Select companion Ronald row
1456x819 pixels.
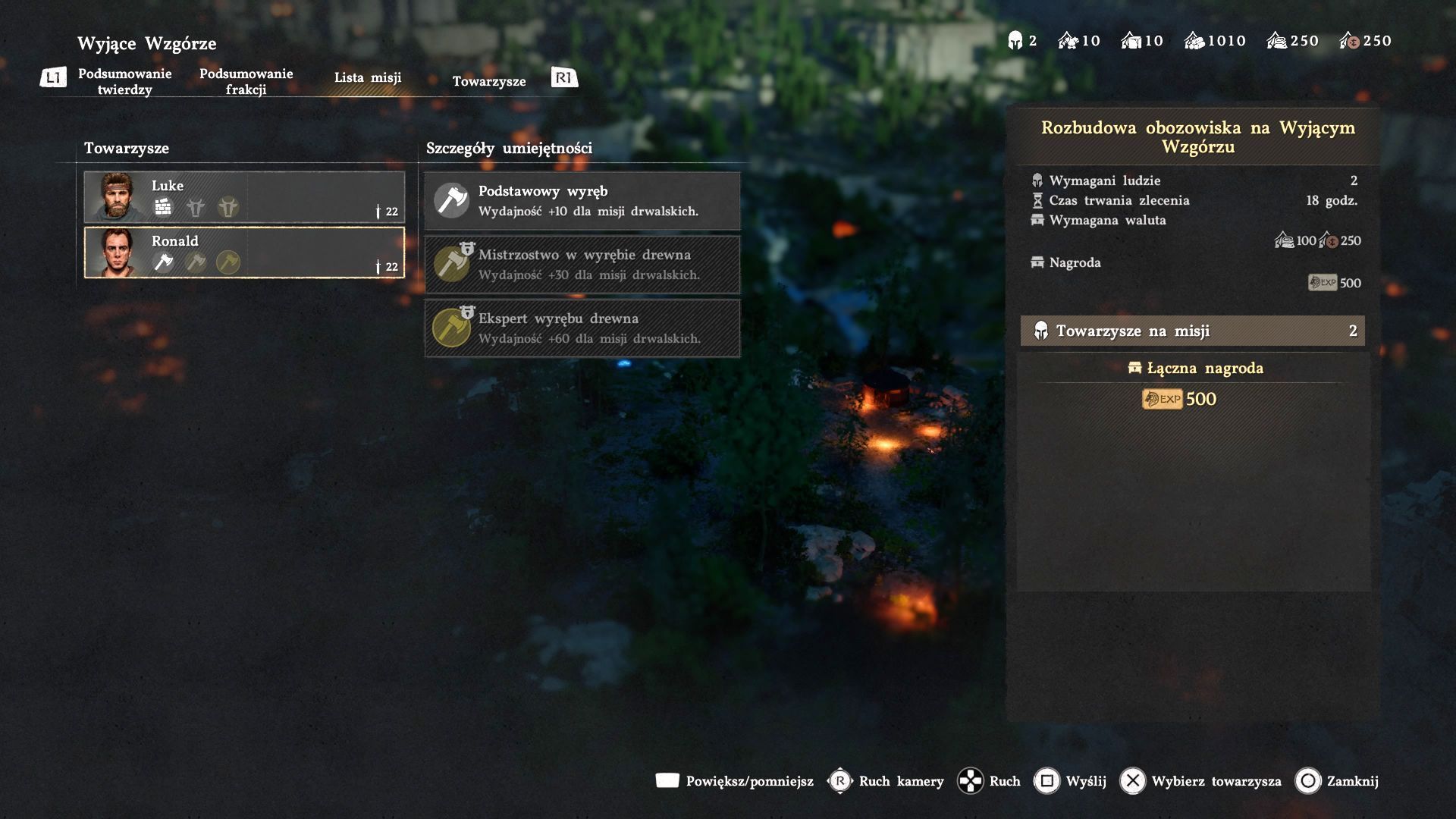point(244,253)
